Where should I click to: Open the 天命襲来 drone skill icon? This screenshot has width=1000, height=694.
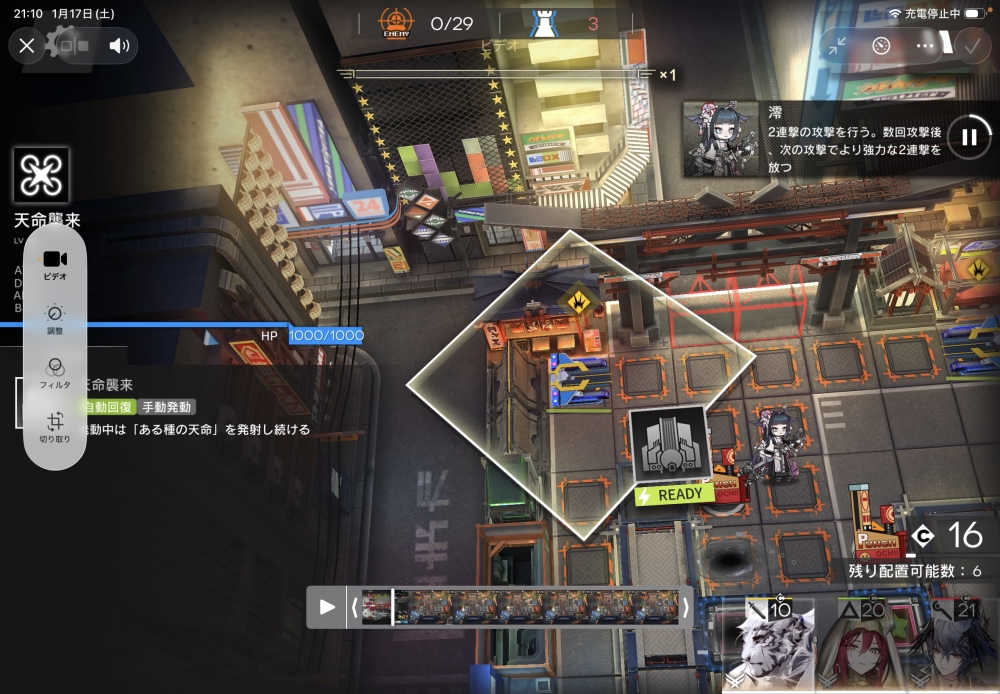pyautogui.click(x=41, y=176)
